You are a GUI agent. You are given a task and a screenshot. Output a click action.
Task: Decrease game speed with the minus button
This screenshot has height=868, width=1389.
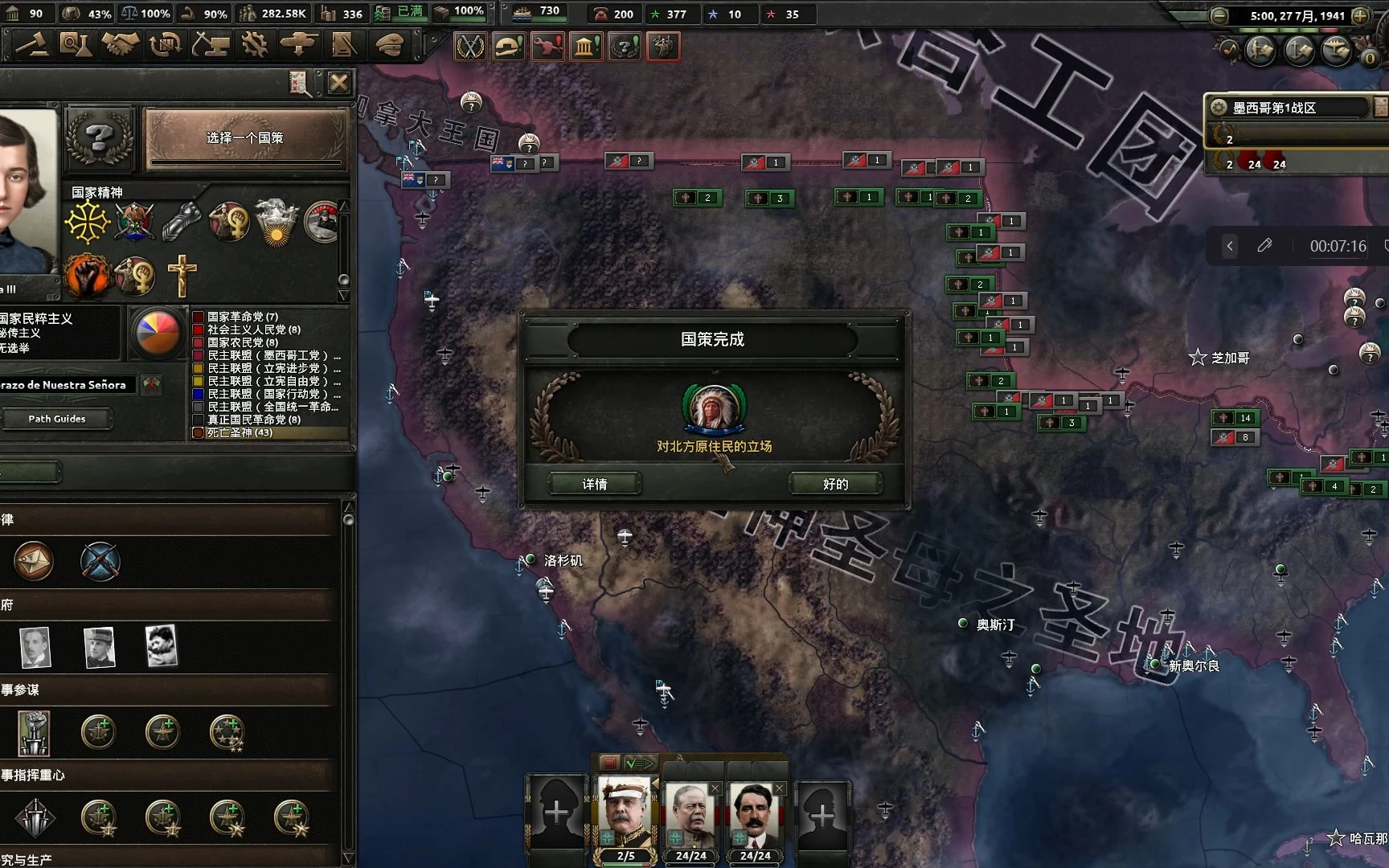tap(1219, 15)
